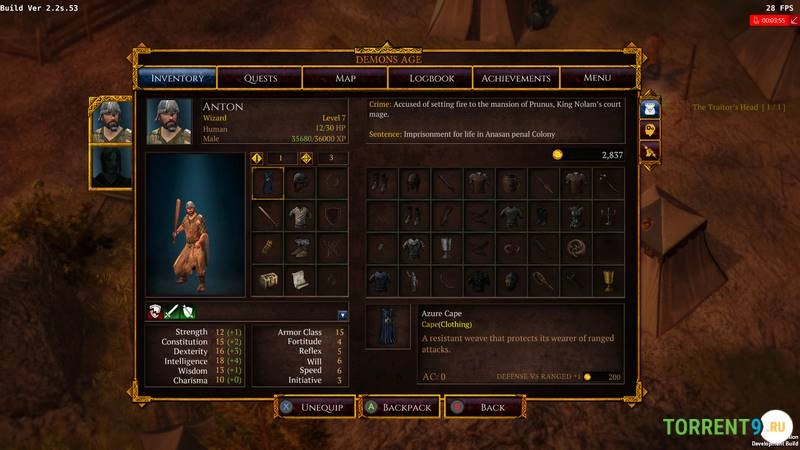Switch to the Quests tab

click(260, 78)
